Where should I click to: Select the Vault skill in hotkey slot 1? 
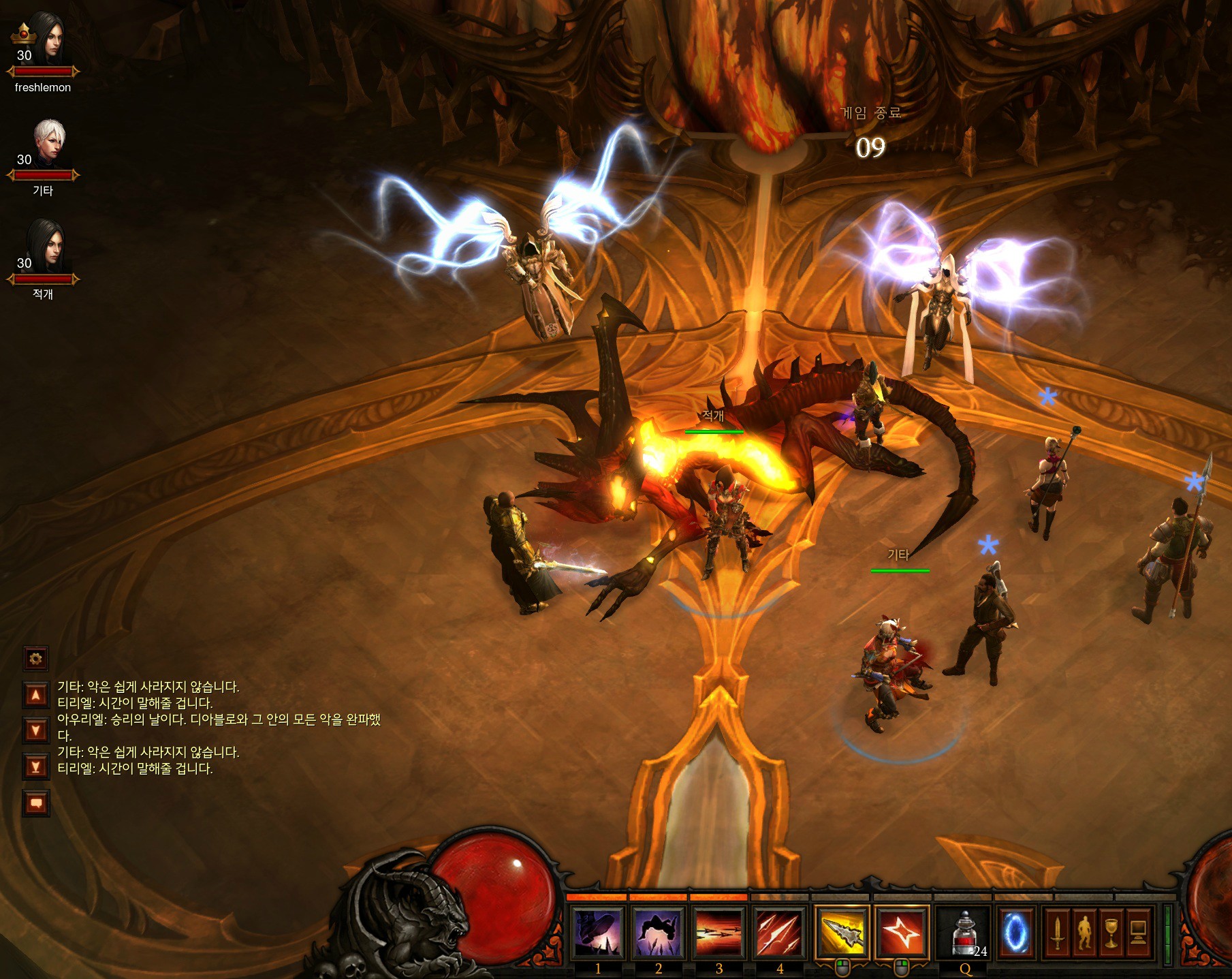pyautogui.click(x=597, y=932)
